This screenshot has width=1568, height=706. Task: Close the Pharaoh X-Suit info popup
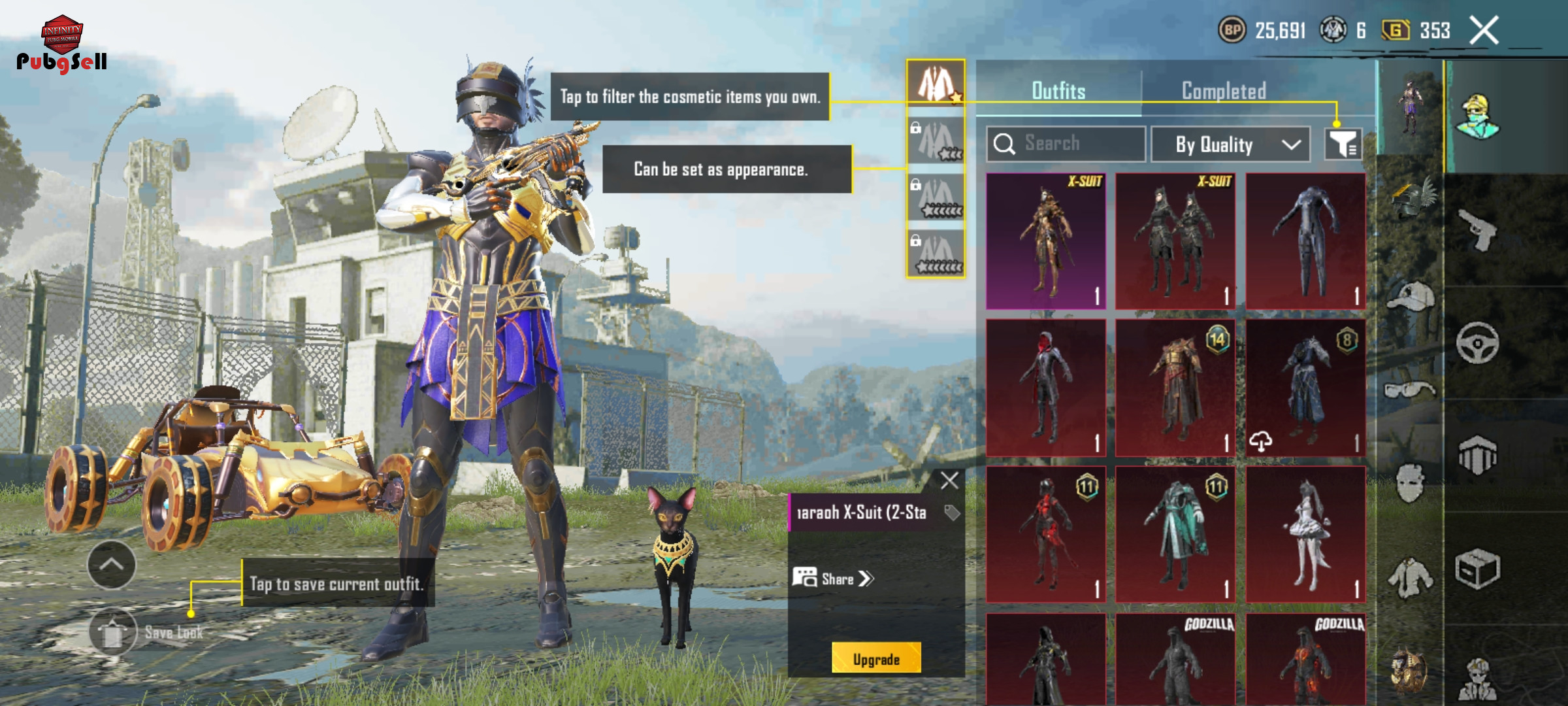[949, 481]
